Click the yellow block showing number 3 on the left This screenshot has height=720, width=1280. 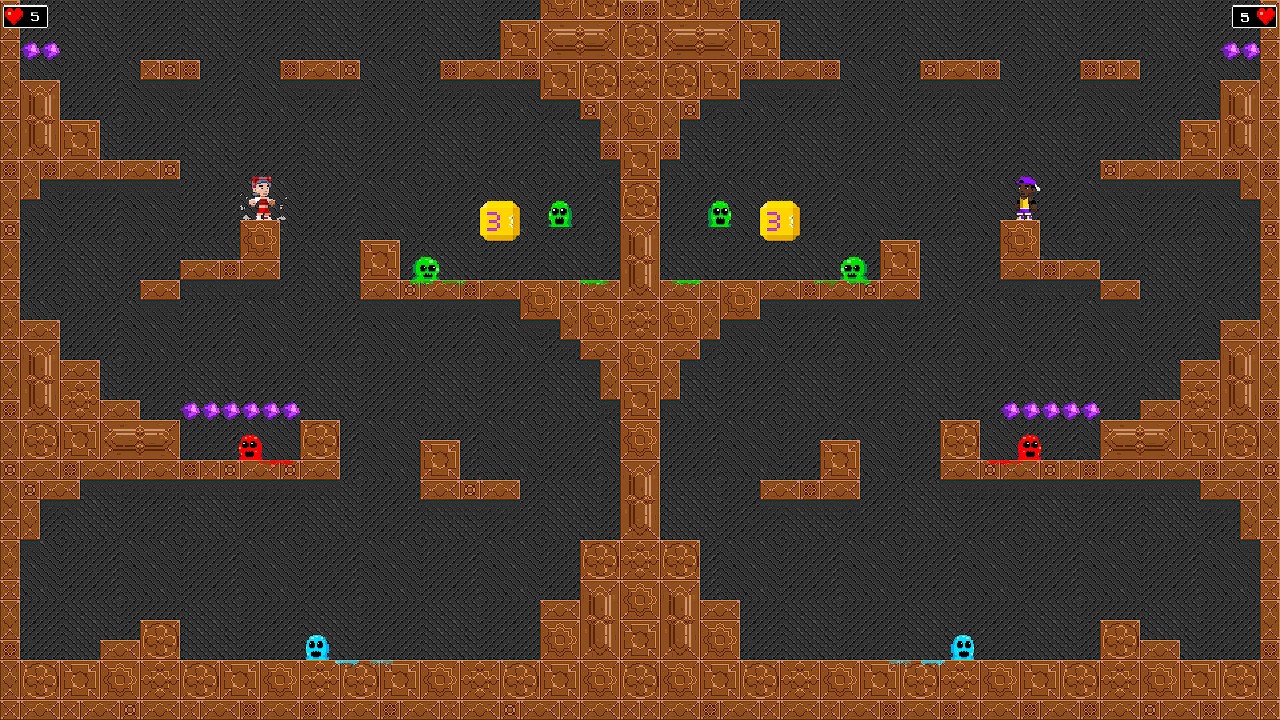click(497, 221)
